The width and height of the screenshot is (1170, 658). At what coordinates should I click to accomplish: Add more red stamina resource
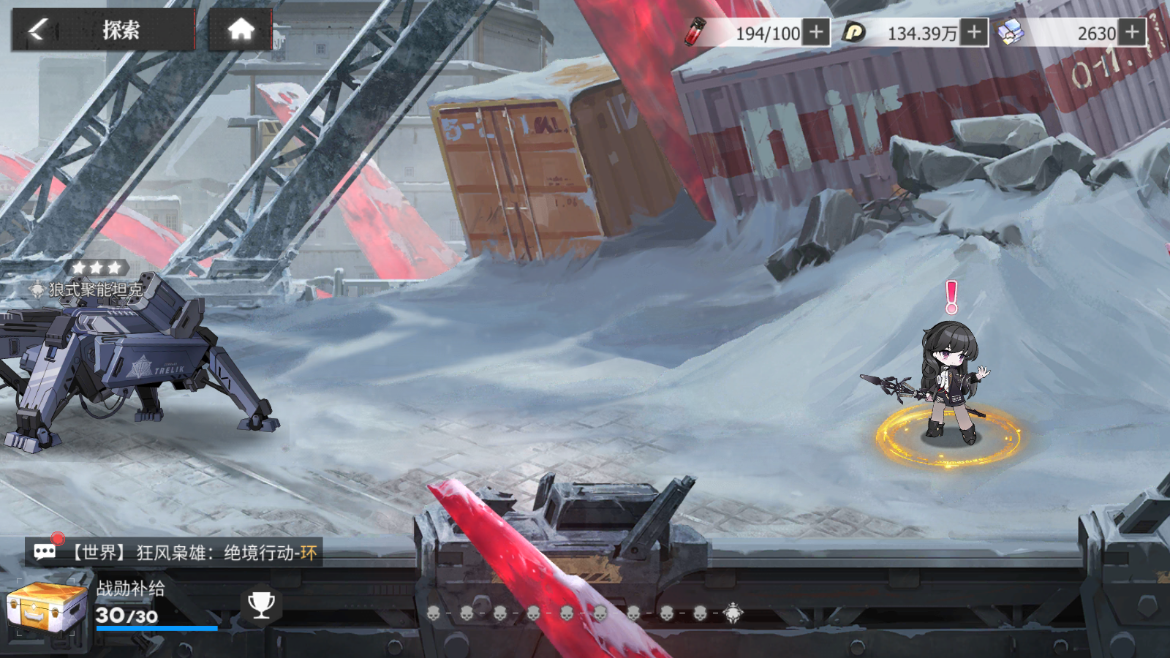pyautogui.click(x=816, y=33)
